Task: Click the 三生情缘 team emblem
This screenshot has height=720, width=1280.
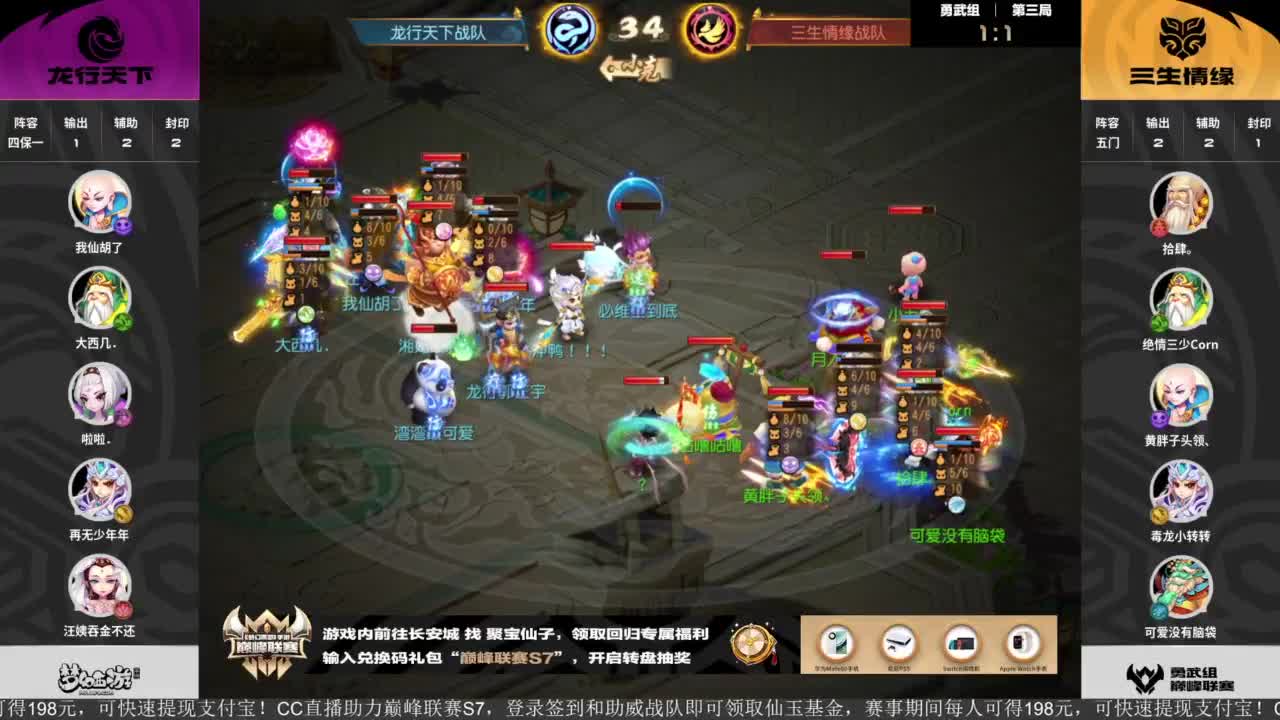Action: coord(1182,45)
